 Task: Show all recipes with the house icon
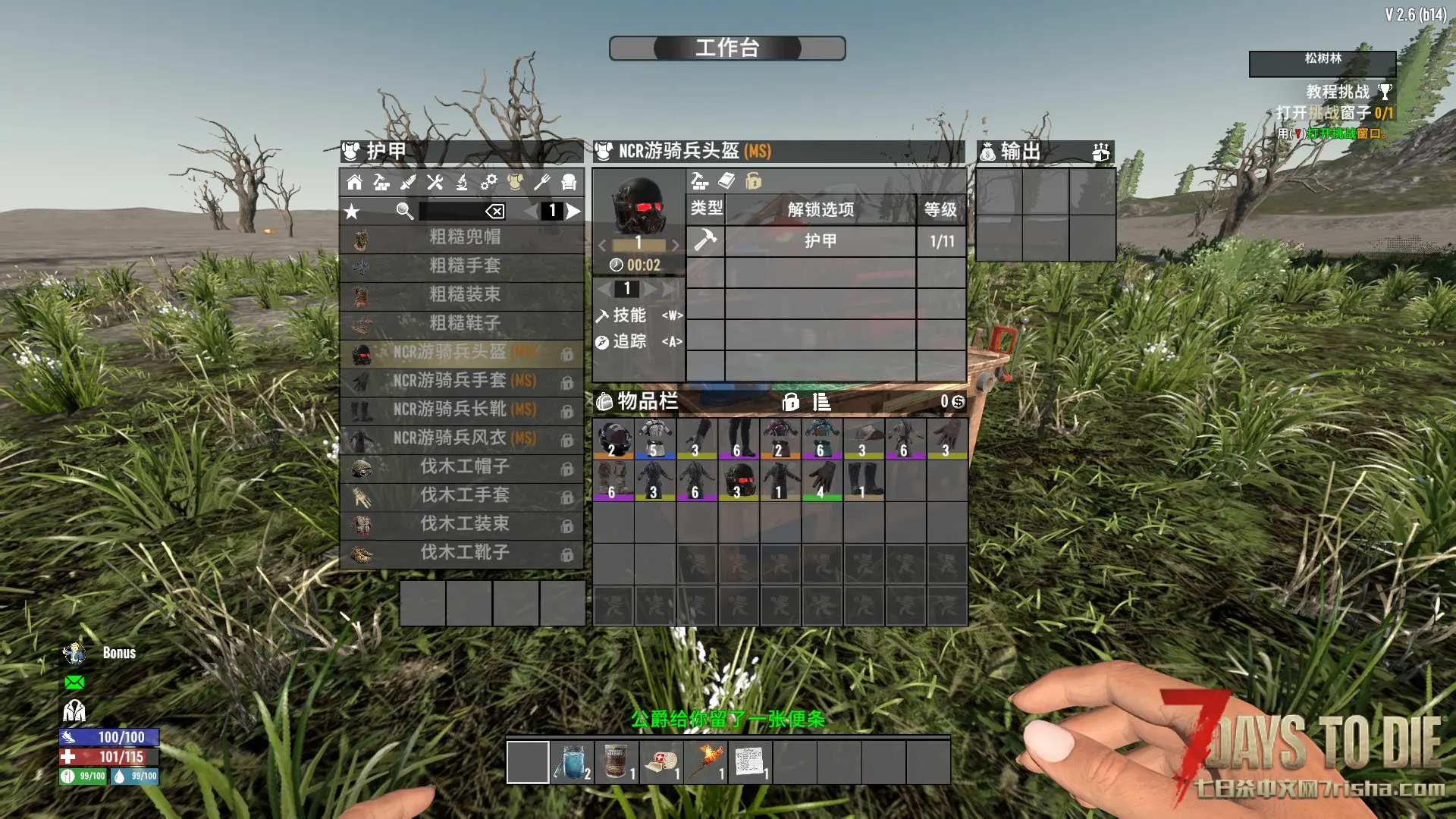pos(354,182)
